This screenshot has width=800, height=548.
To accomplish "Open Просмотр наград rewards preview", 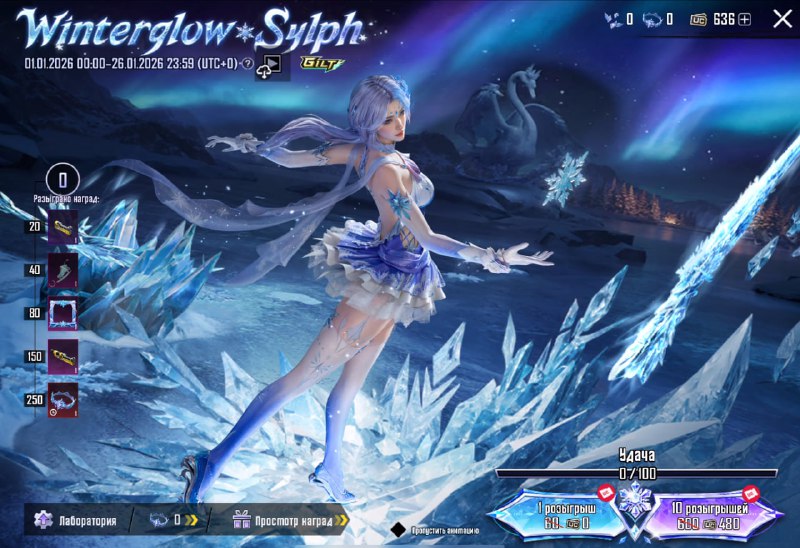I will point(290,520).
